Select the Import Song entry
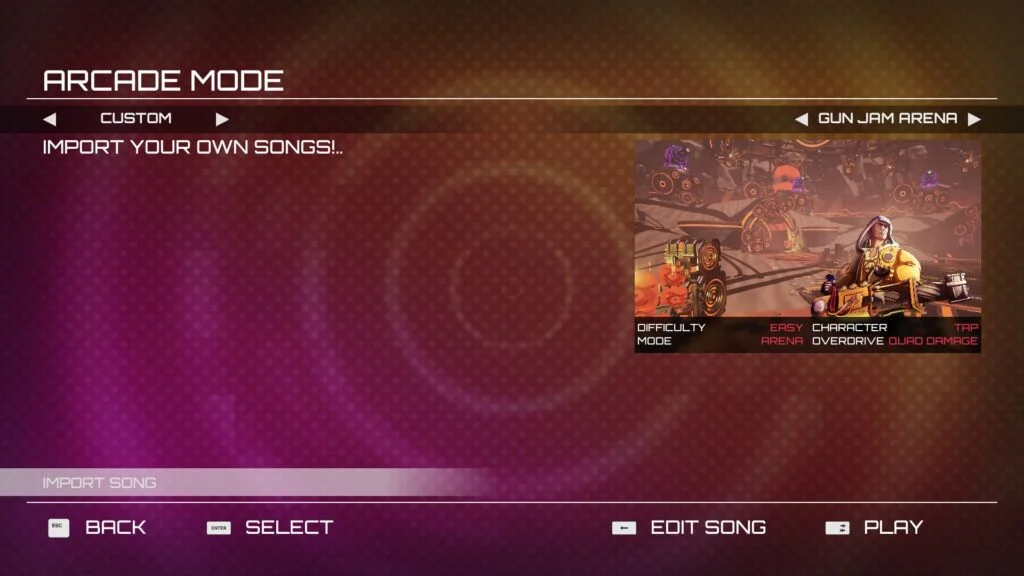Image resolution: width=1024 pixels, height=576 pixels. 100,483
